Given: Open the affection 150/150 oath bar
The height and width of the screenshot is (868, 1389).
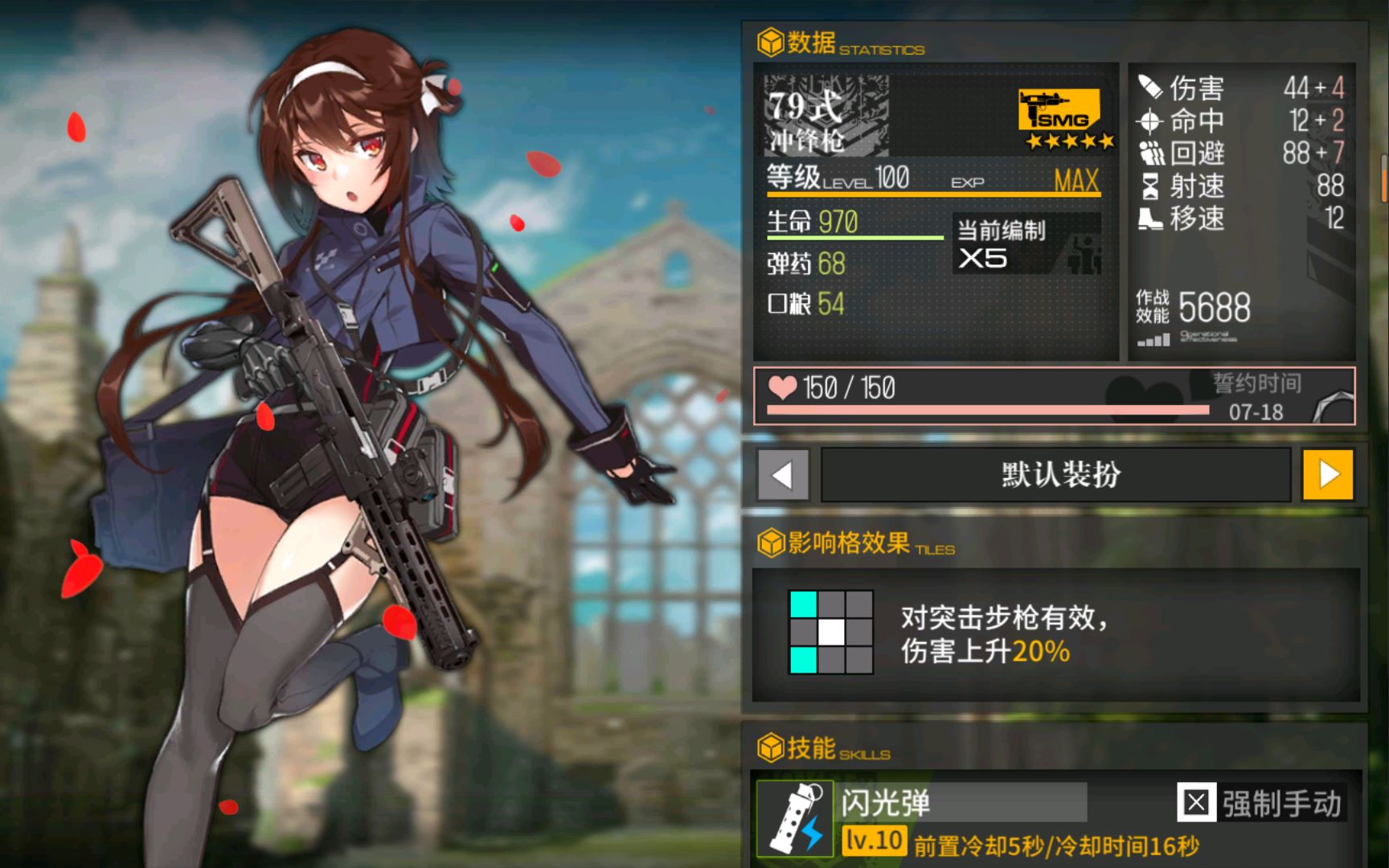Looking at the screenshot, I should (x=1054, y=396).
